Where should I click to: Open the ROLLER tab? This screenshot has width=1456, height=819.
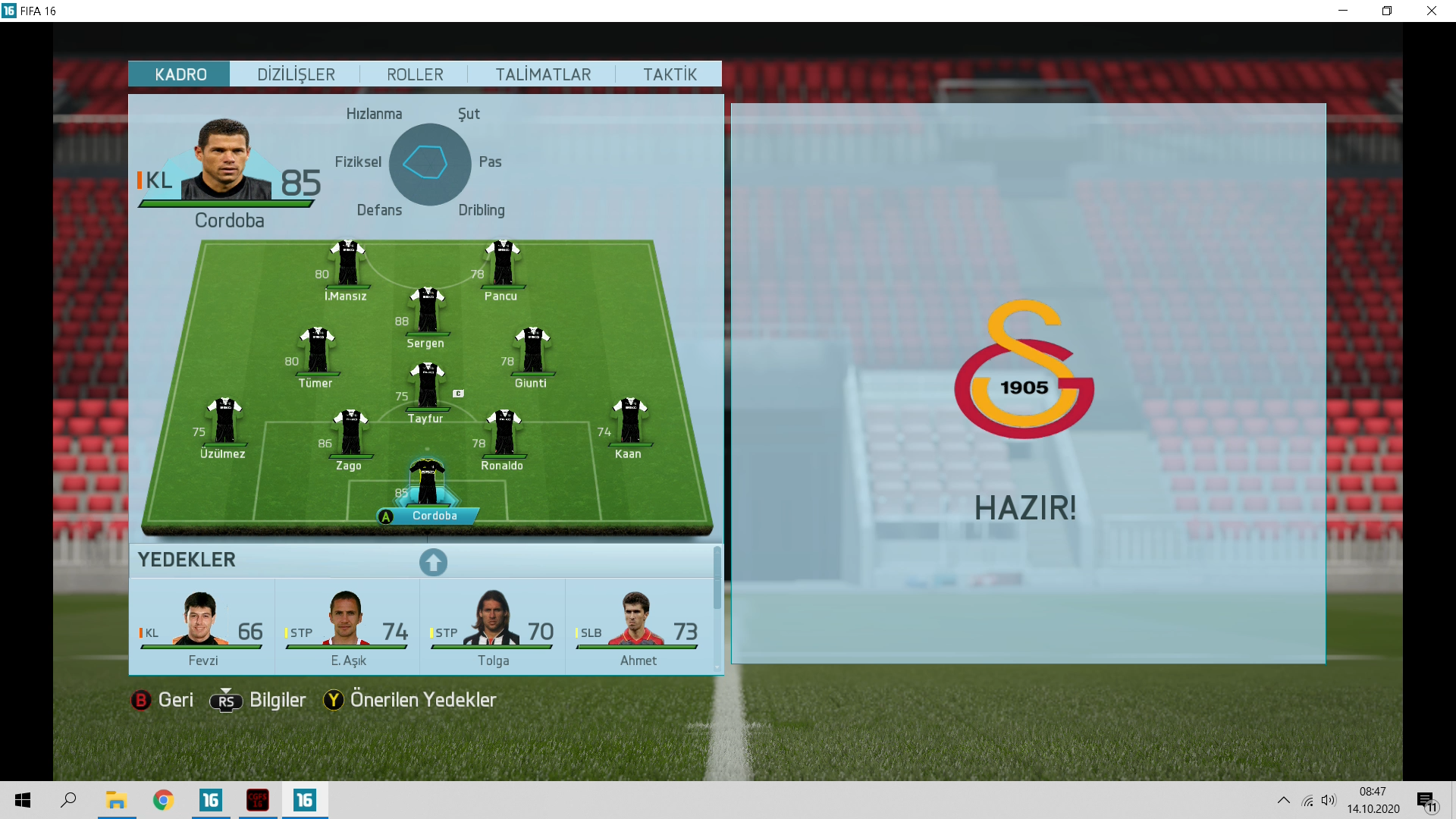(x=415, y=74)
